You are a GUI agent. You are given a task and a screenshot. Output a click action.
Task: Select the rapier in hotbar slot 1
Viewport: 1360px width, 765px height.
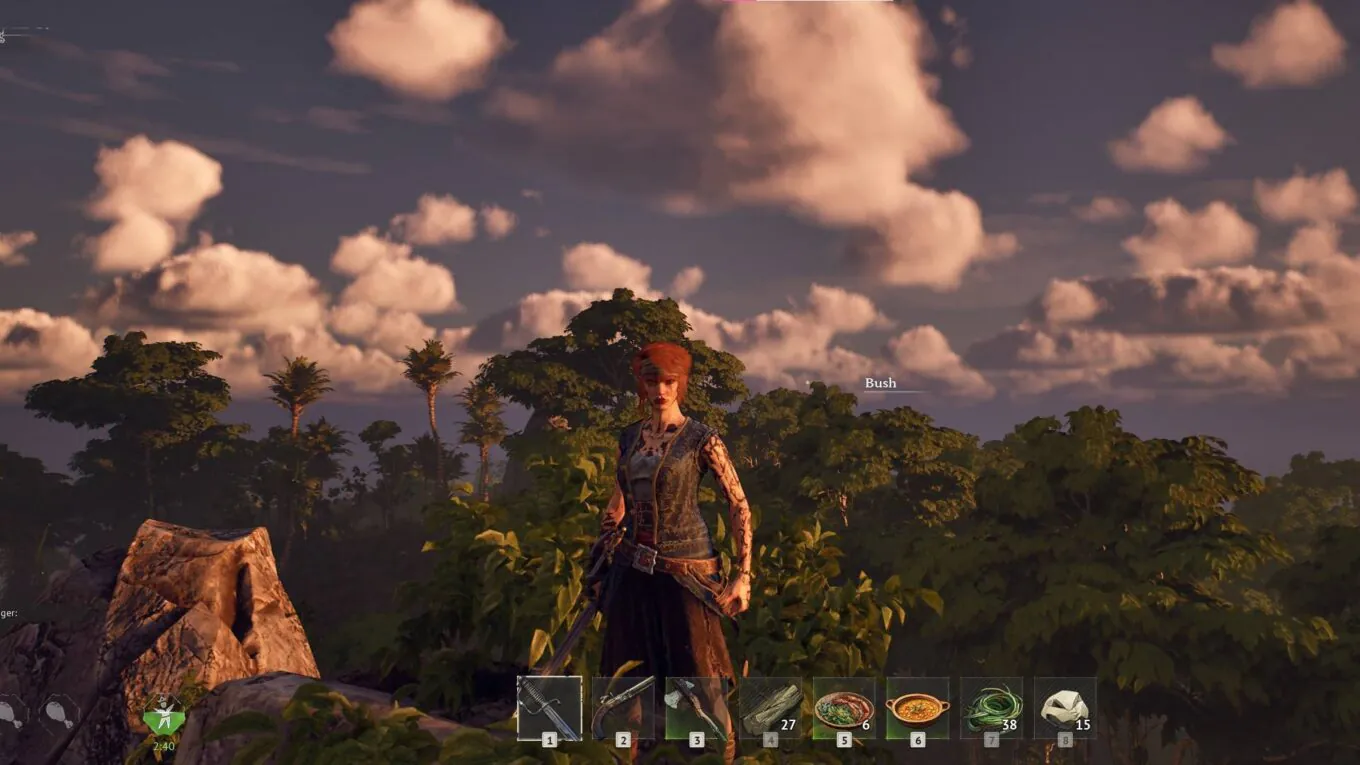pos(548,709)
